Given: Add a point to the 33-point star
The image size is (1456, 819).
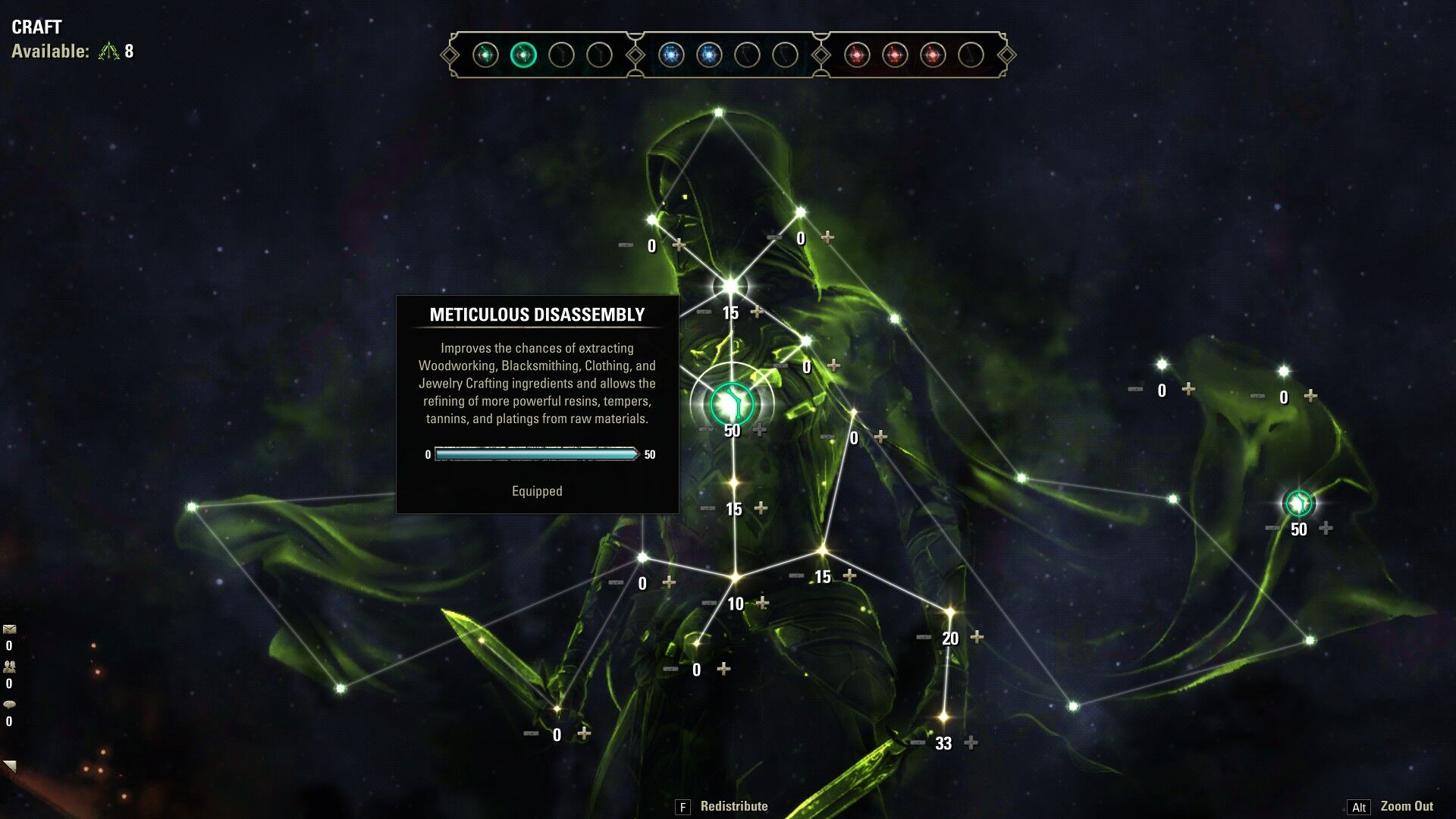Looking at the screenshot, I should coord(971,742).
